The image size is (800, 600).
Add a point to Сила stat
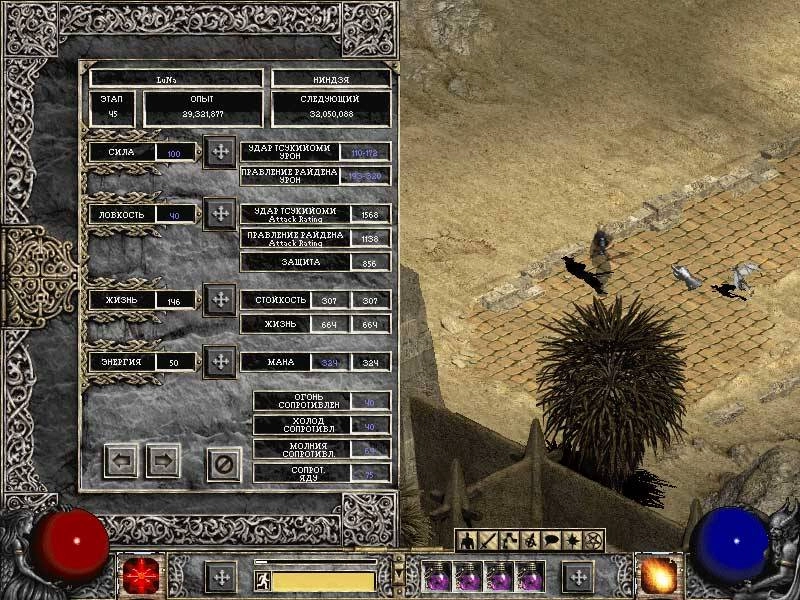pos(220,152)
